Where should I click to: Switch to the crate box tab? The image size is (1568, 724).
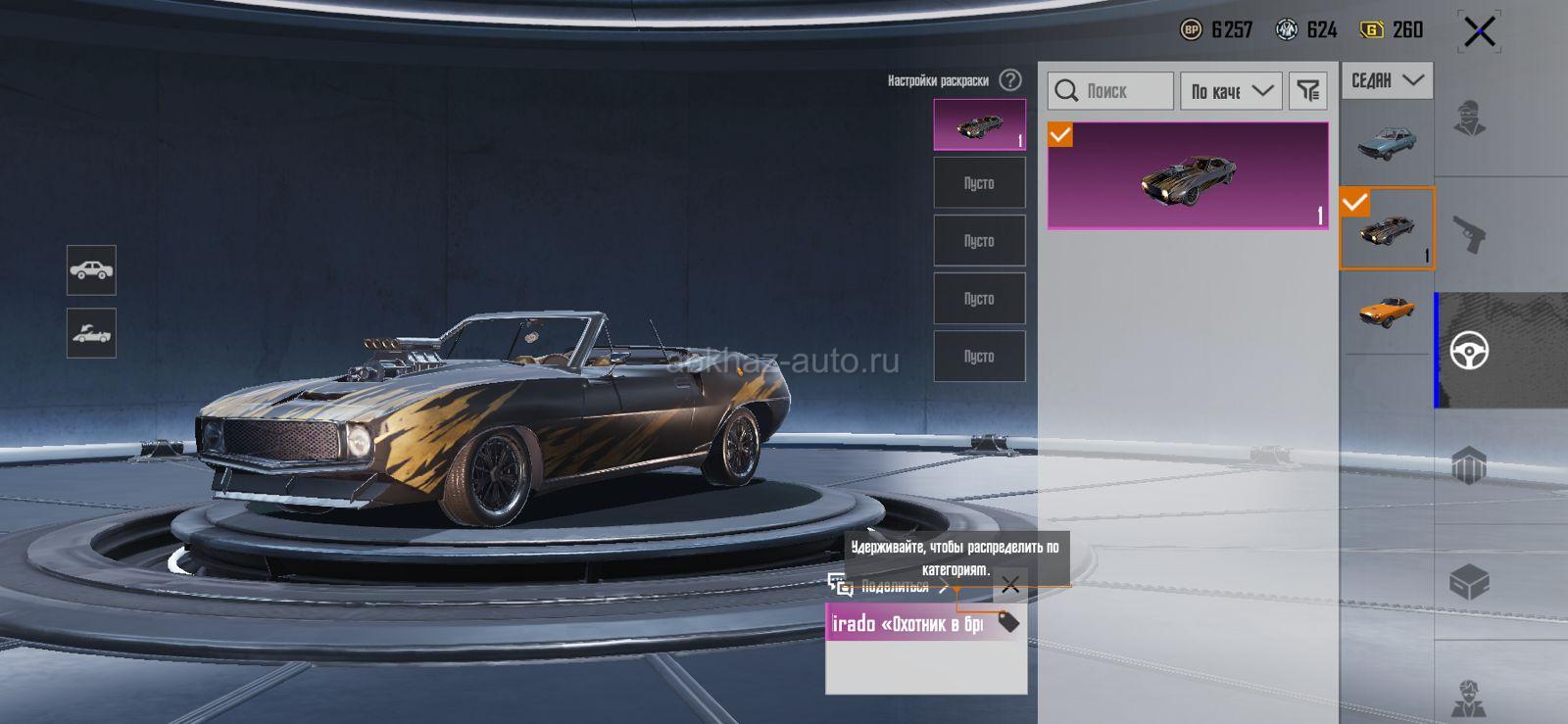tap(1470, 583)
